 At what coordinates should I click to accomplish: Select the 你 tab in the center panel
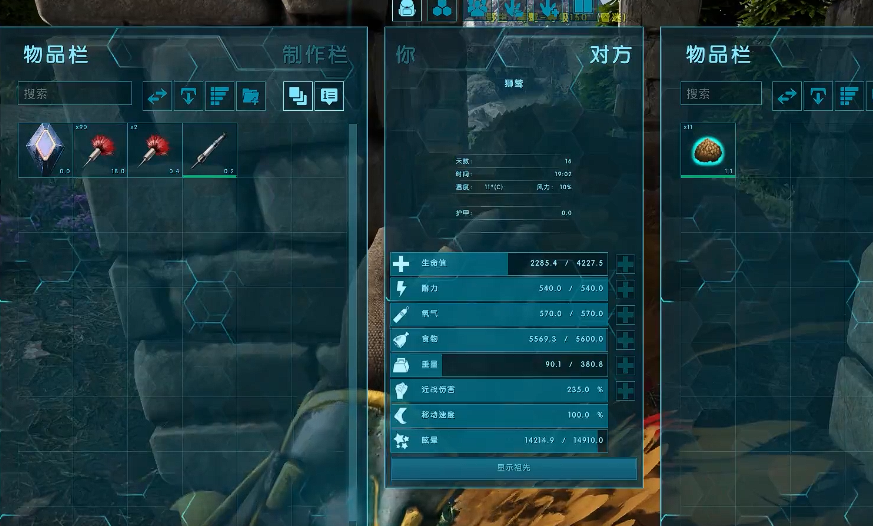click(405, 54)
